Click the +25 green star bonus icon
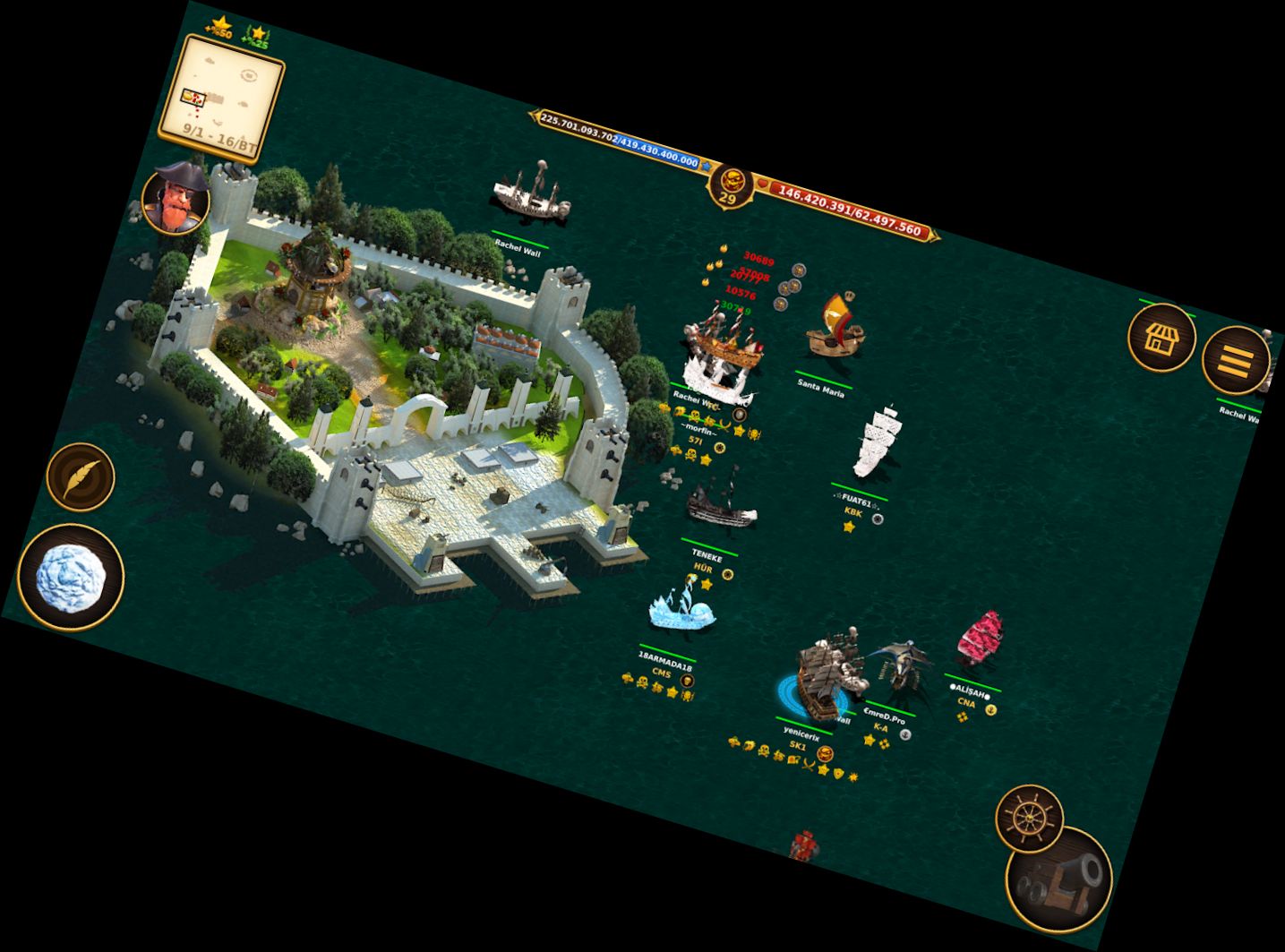The image size is (1285, 952). tap(256, 37)
